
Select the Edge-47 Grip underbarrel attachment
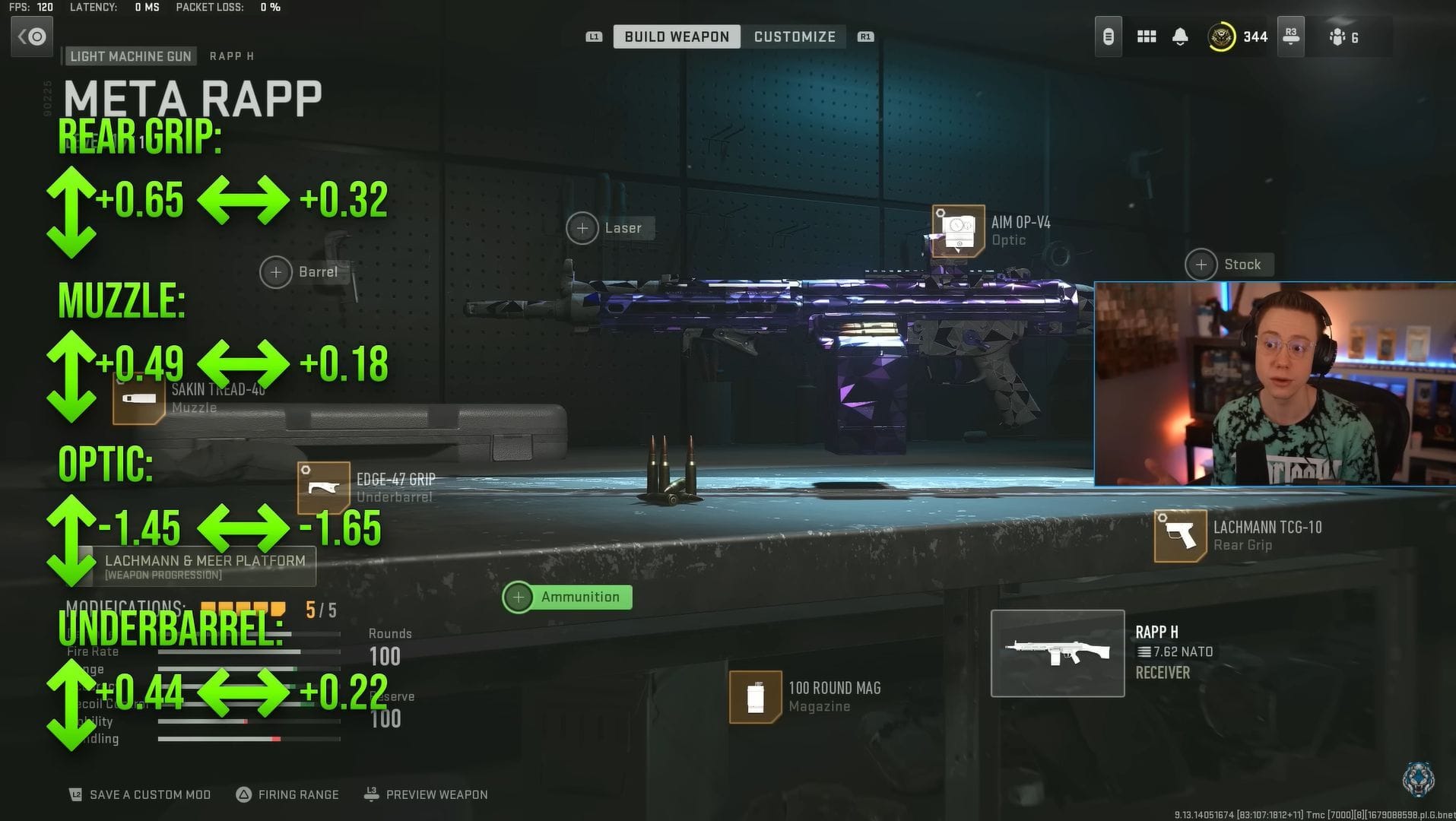click(x=325, y=487)
